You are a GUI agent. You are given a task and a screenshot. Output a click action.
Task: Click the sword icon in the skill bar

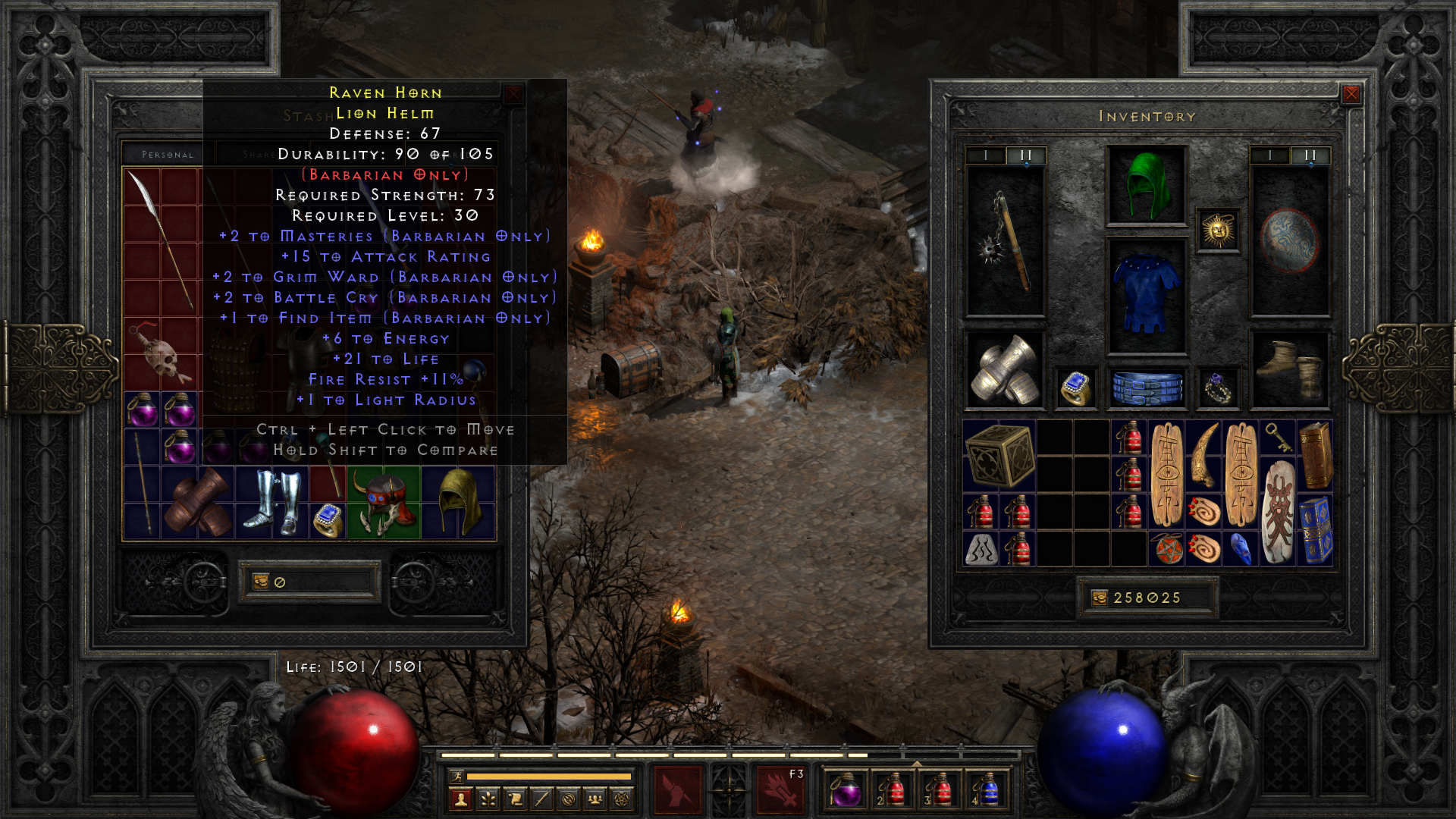(541, 800)
